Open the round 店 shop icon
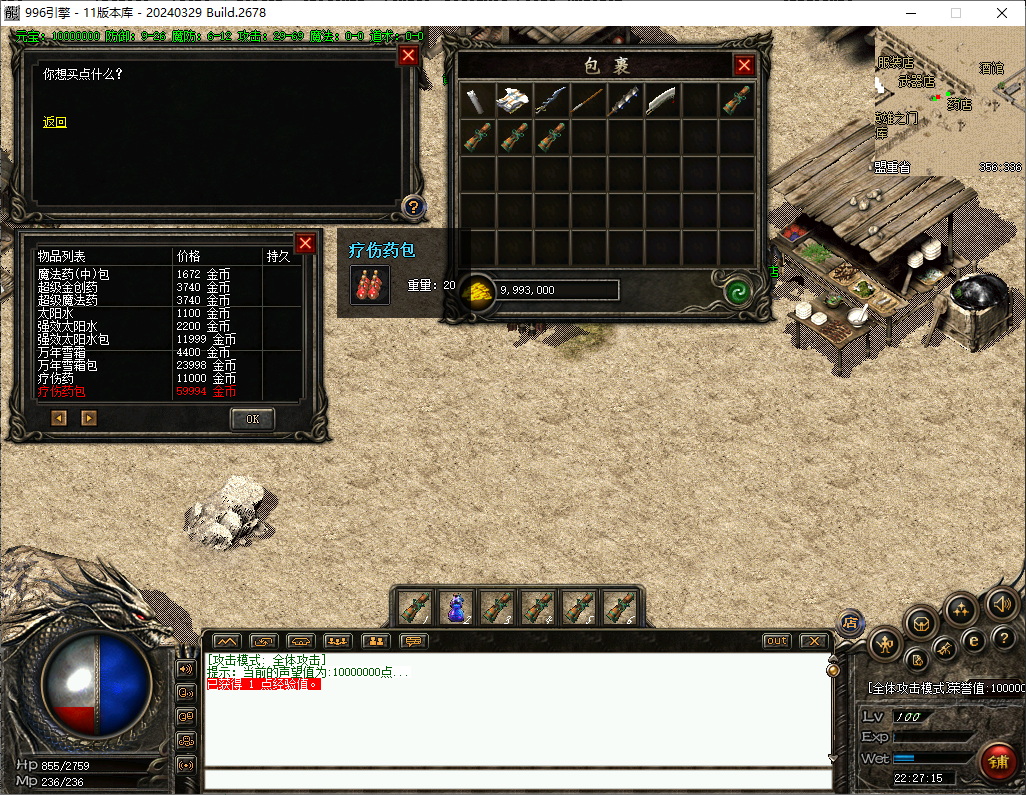The height and width of the screenshot is (795, 1026). click(x=851, y=622)
